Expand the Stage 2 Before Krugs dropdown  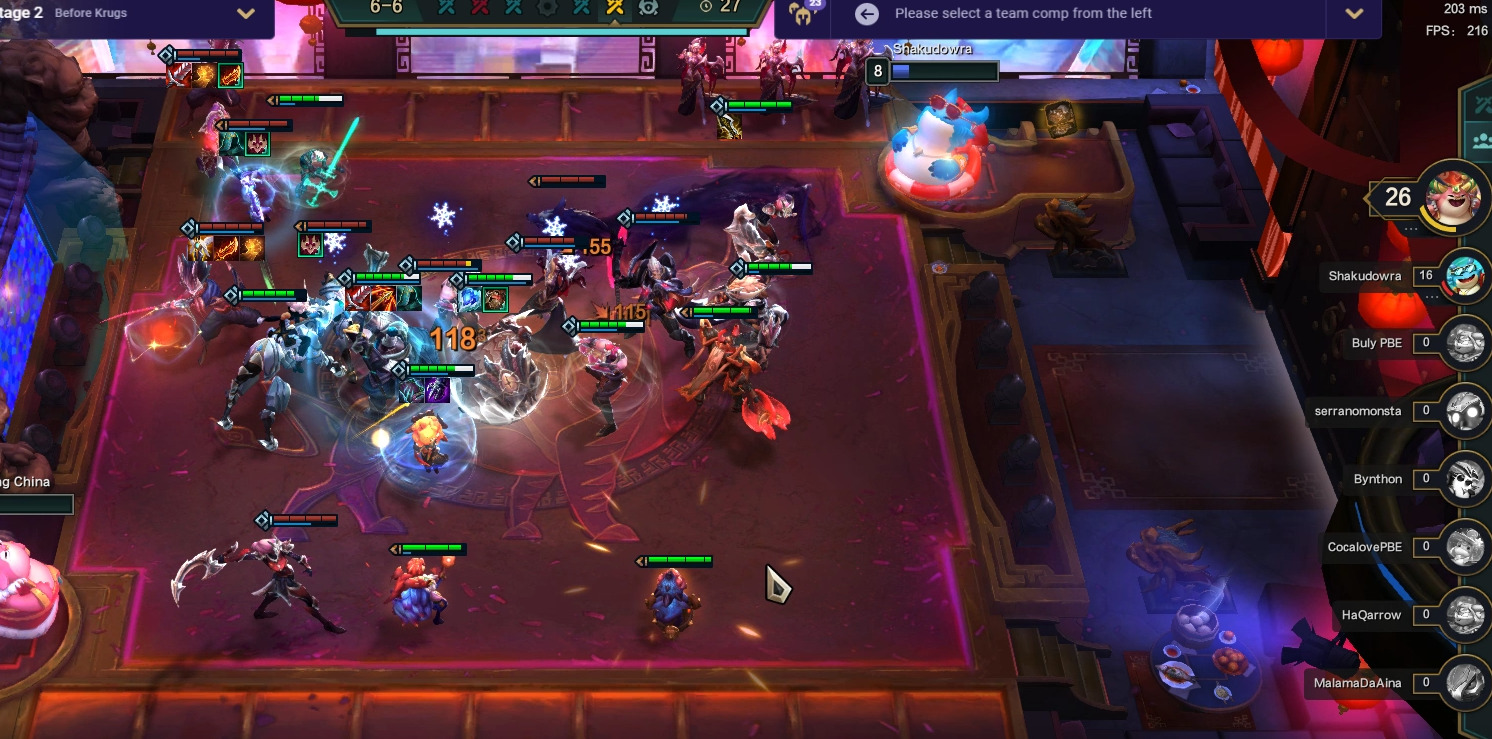tap(246, 14)
